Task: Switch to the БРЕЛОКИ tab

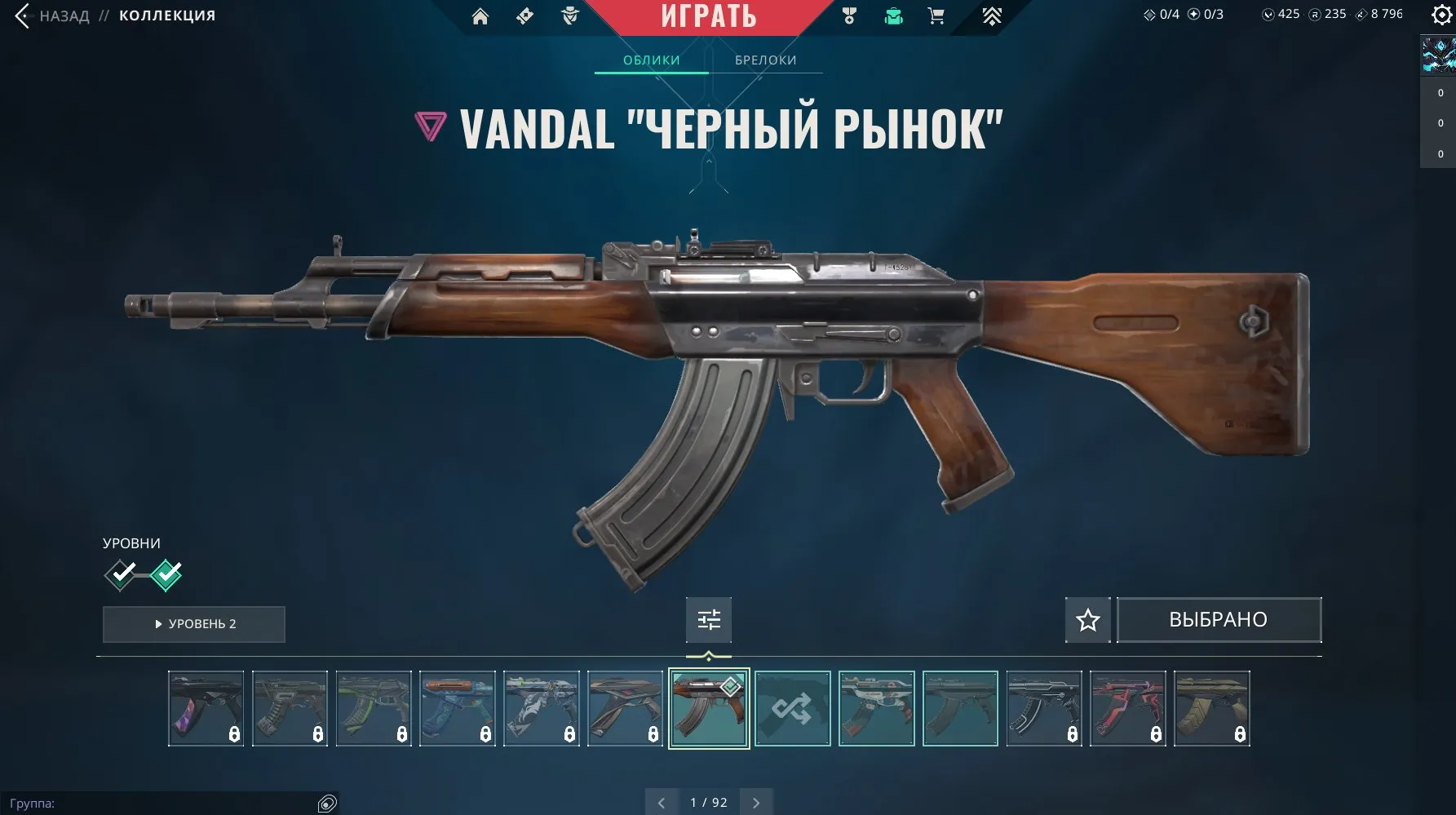Action: coord(765,60)
